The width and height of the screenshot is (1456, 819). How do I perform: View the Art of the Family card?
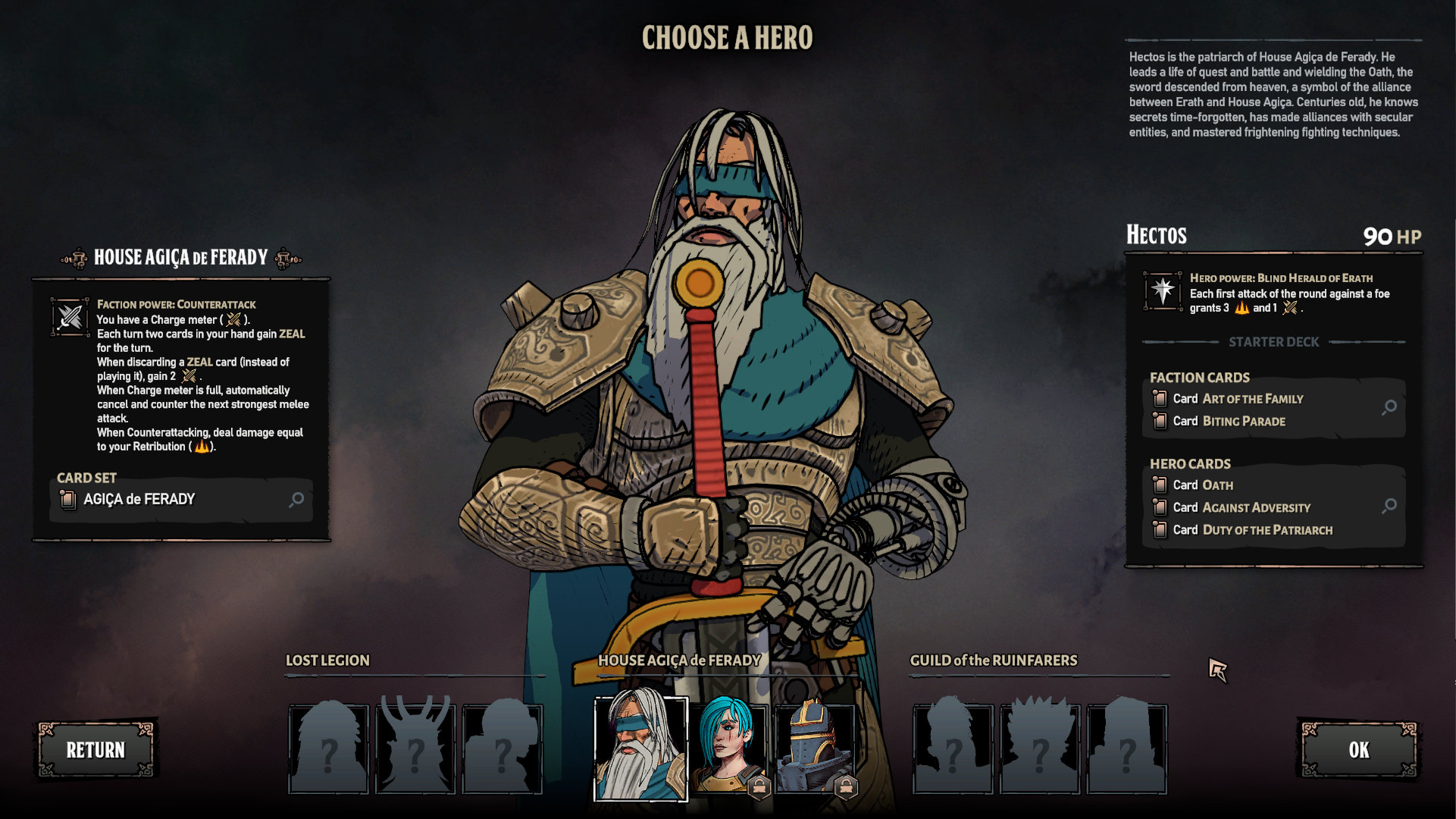(1237, 399)
